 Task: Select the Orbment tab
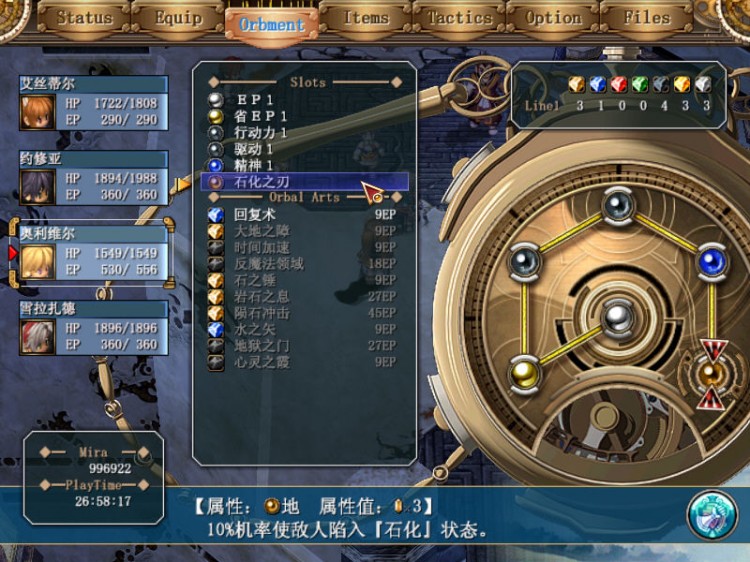coord(271,24)
